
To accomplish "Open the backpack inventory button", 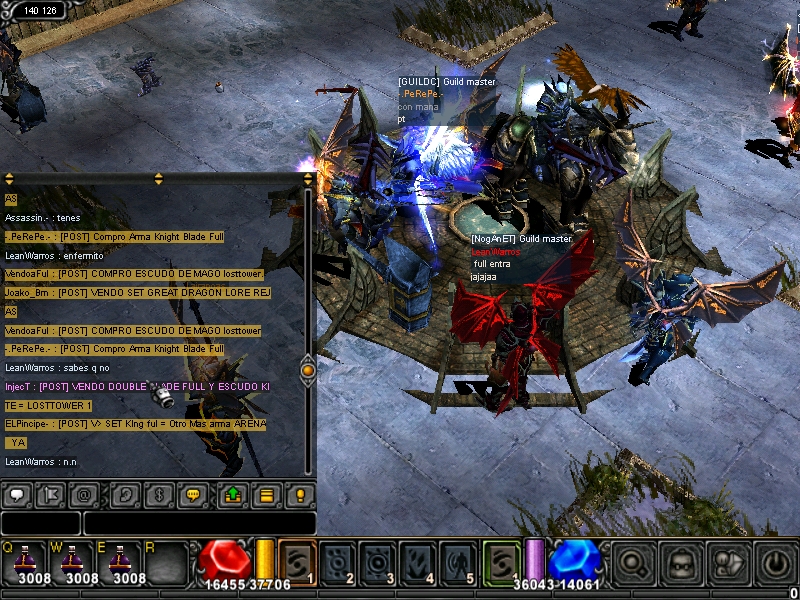I will pos(681,563).
